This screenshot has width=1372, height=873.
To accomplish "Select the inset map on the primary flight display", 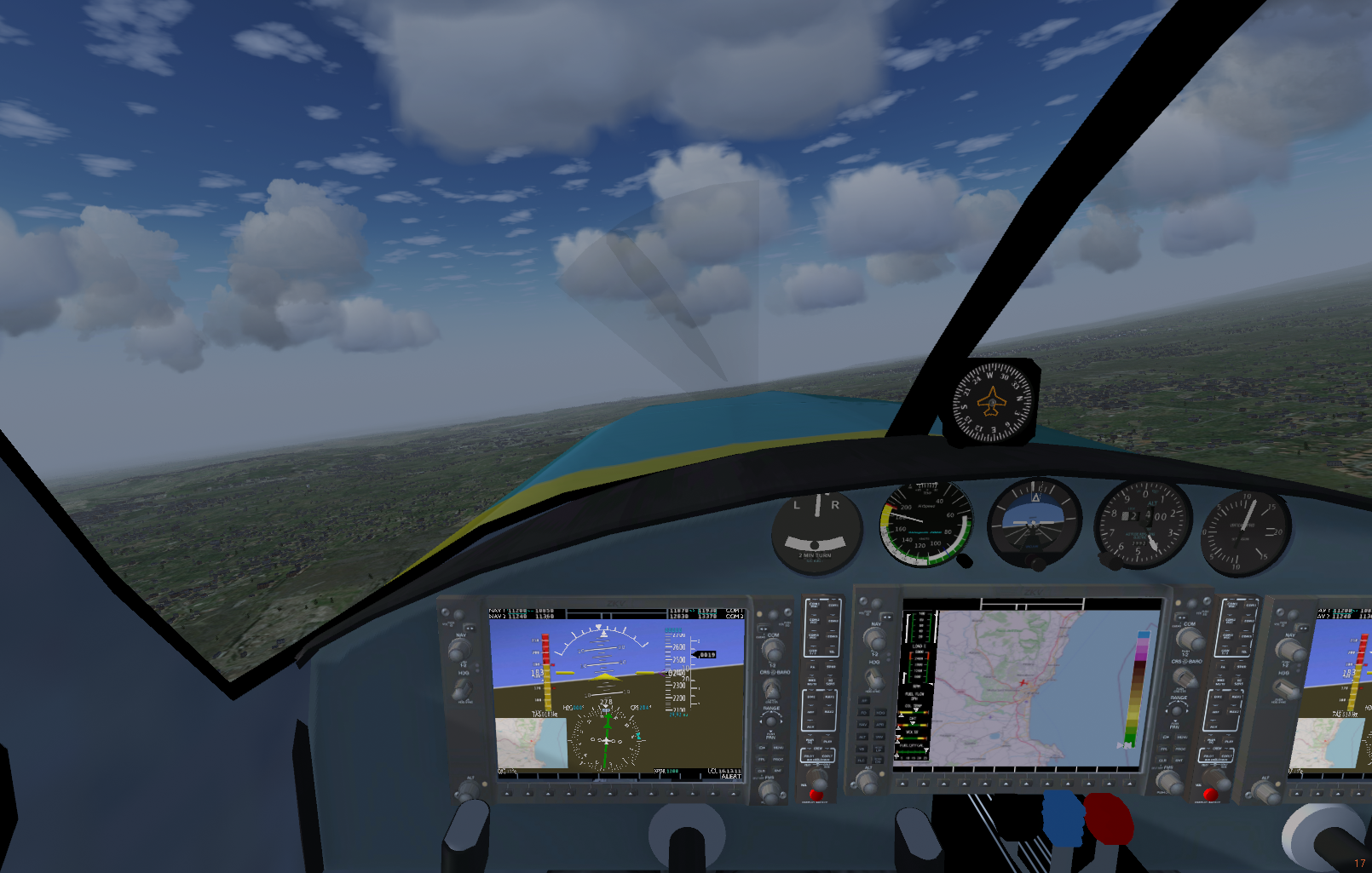I will tap(530, 743).
